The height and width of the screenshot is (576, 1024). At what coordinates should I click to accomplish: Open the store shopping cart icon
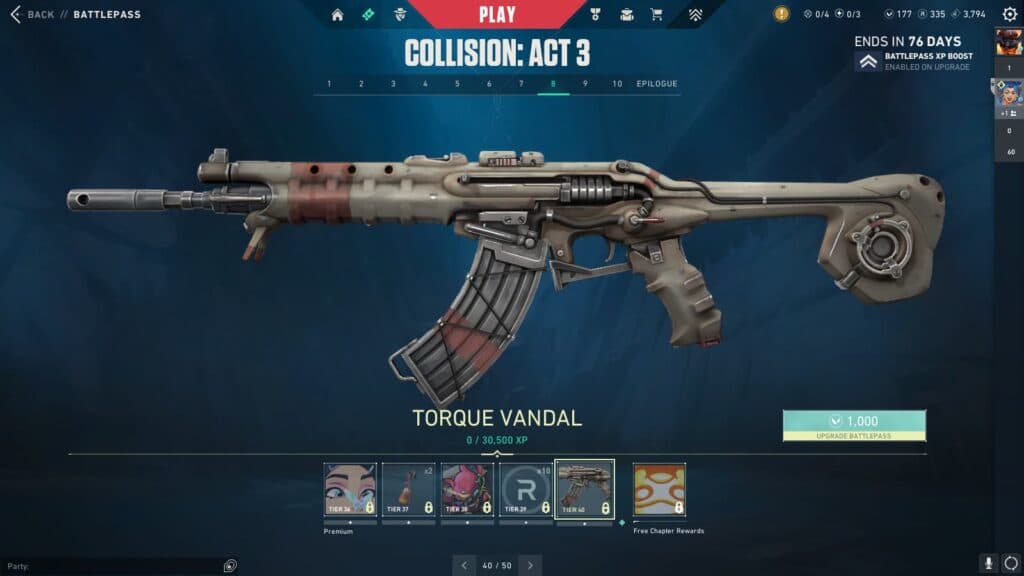(657, 15)
